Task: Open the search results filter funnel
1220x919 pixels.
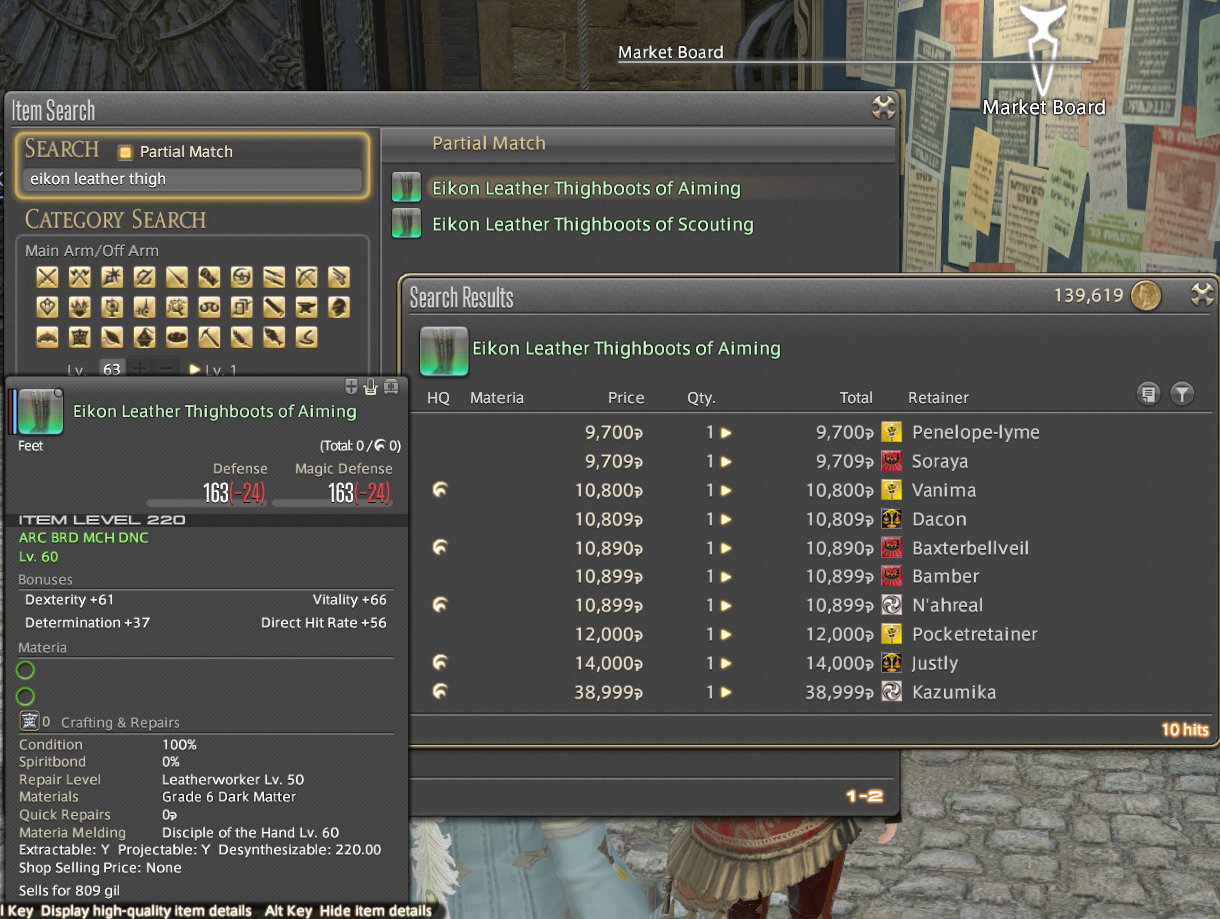Action: (1182, 395)
